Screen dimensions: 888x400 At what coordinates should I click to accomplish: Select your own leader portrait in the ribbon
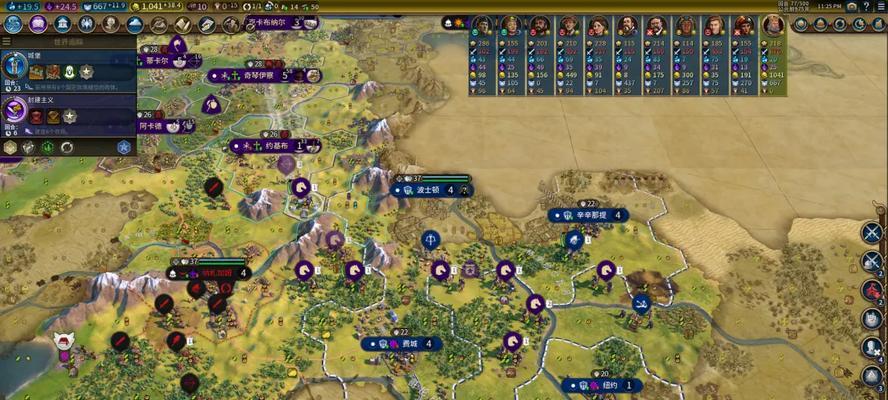pyautogui.click(x=773, y=26)
